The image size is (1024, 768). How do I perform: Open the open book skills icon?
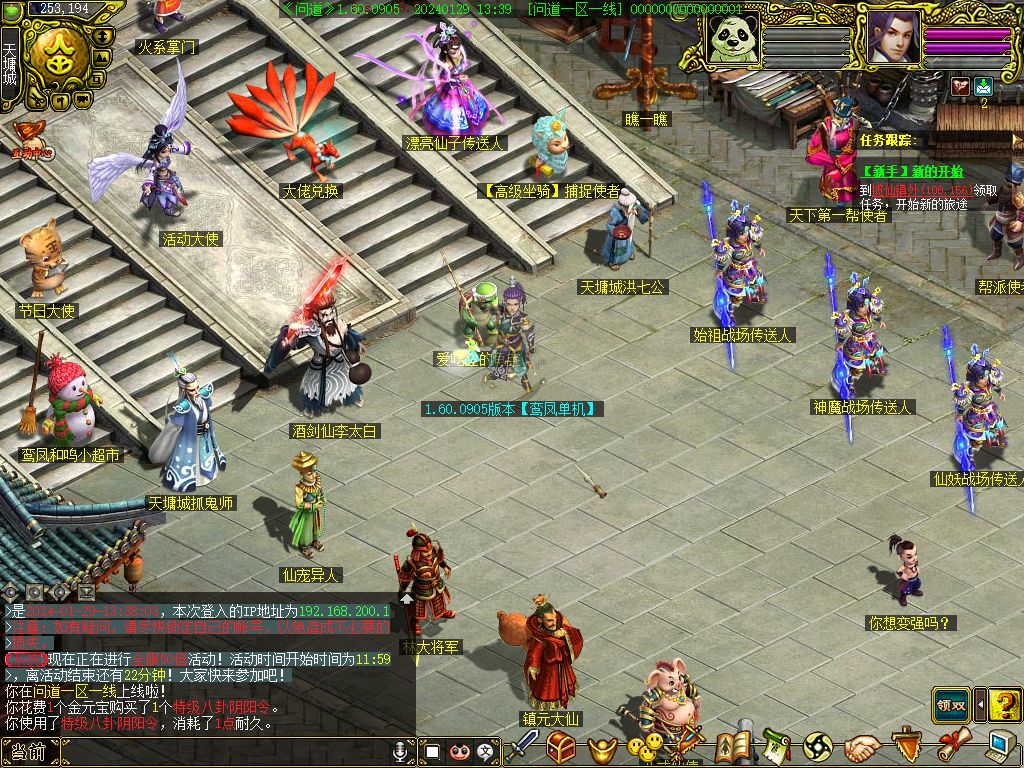(x=735, y=747)
